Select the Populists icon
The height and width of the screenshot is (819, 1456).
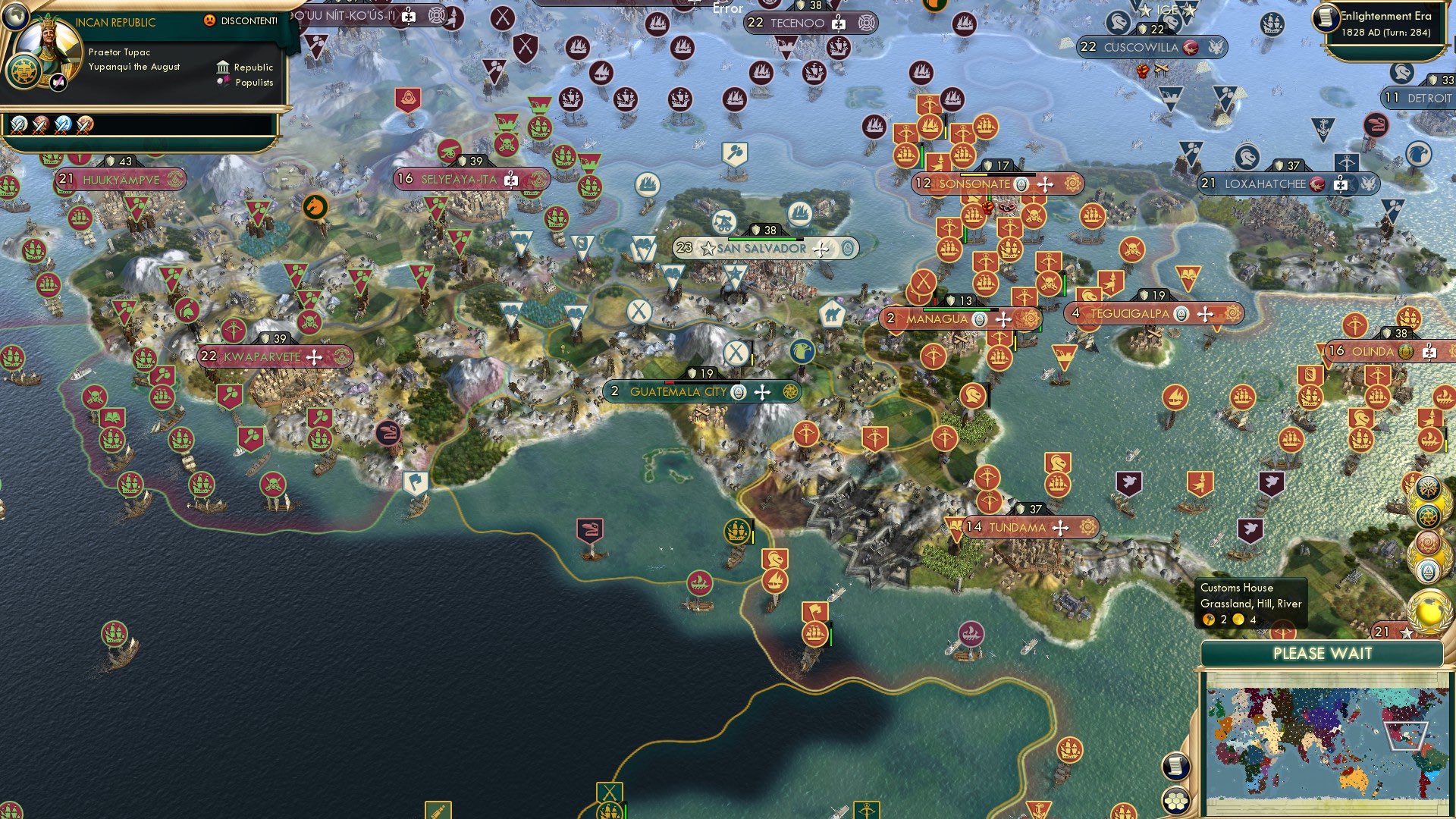click(x=222, y=83)
